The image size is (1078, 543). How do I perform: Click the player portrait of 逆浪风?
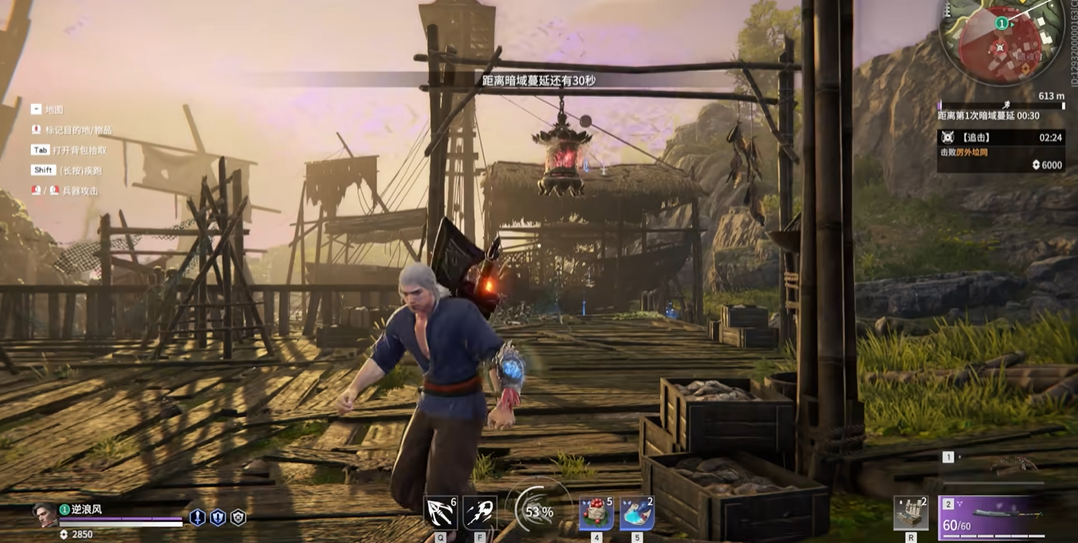pos(45,515)
